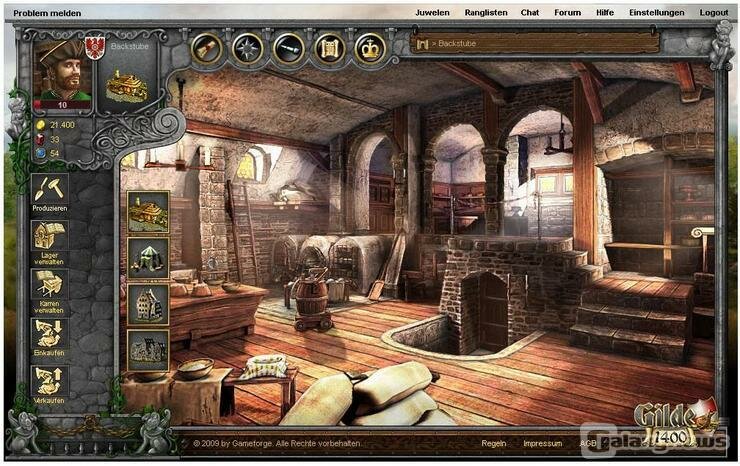Open the parchment document icon
740x466 pixels.
[329, 47]
